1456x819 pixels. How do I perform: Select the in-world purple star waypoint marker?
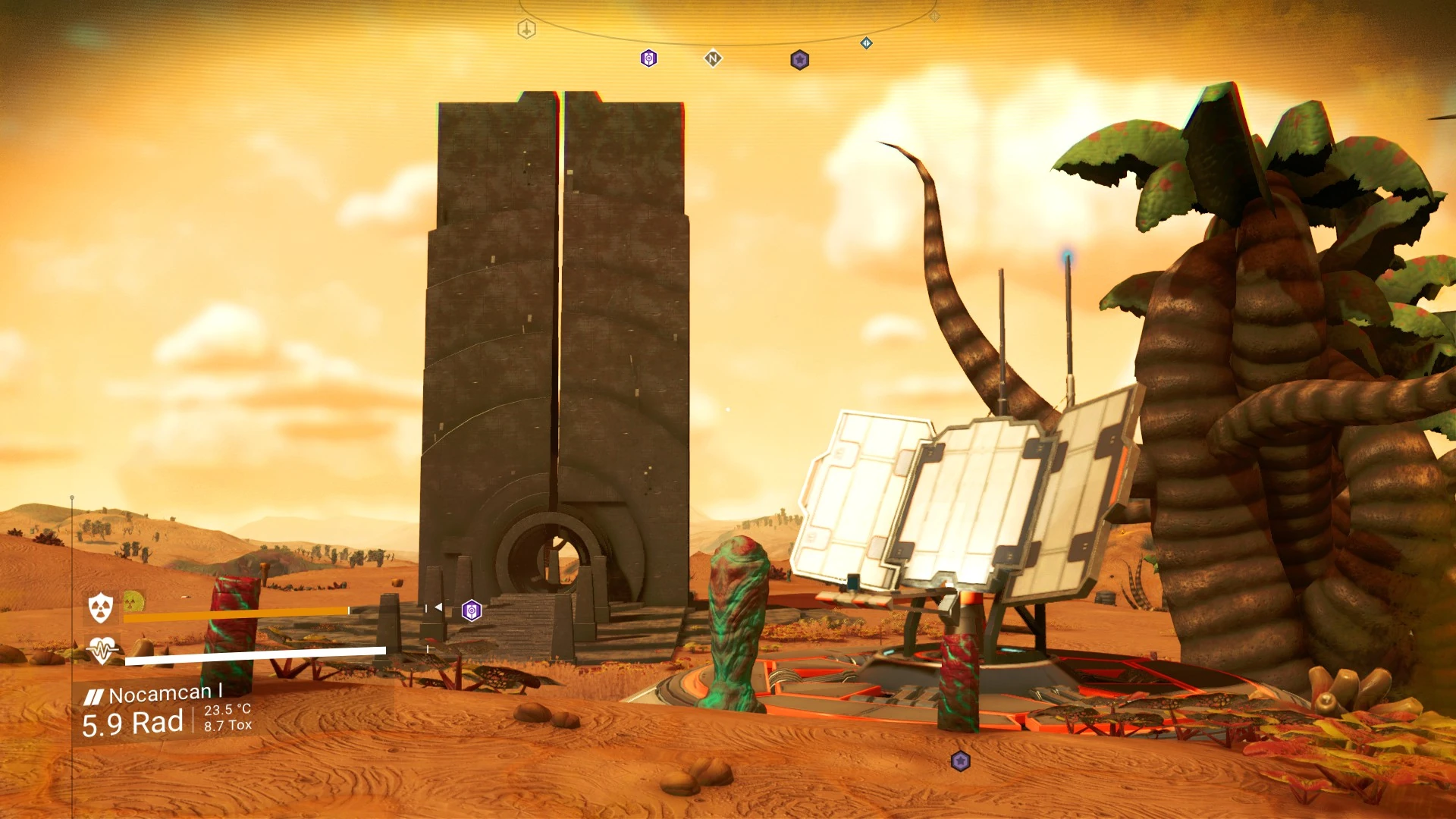click(960, 761)
